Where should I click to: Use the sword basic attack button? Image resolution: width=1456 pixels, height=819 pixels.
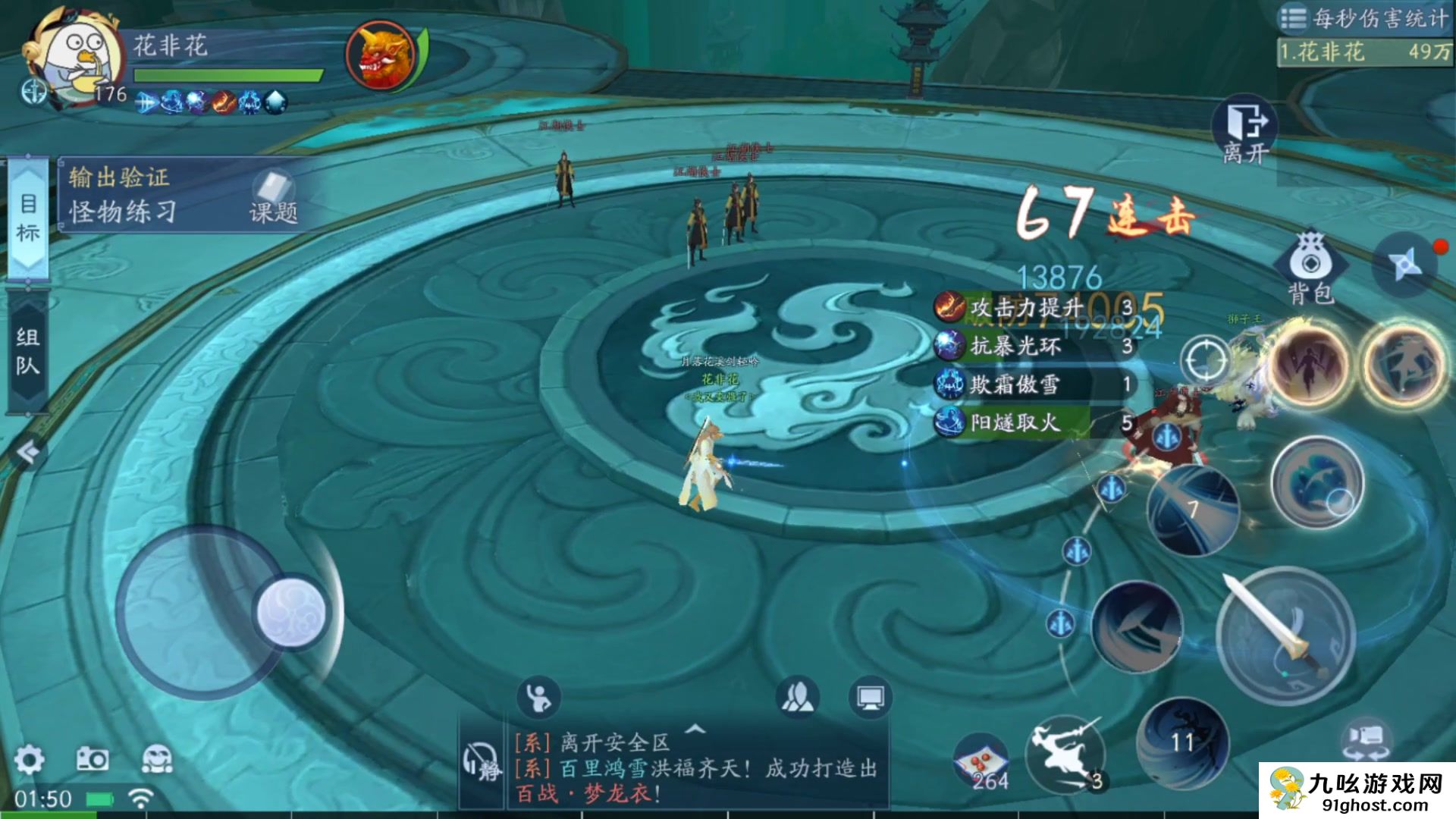point(1285,635)
